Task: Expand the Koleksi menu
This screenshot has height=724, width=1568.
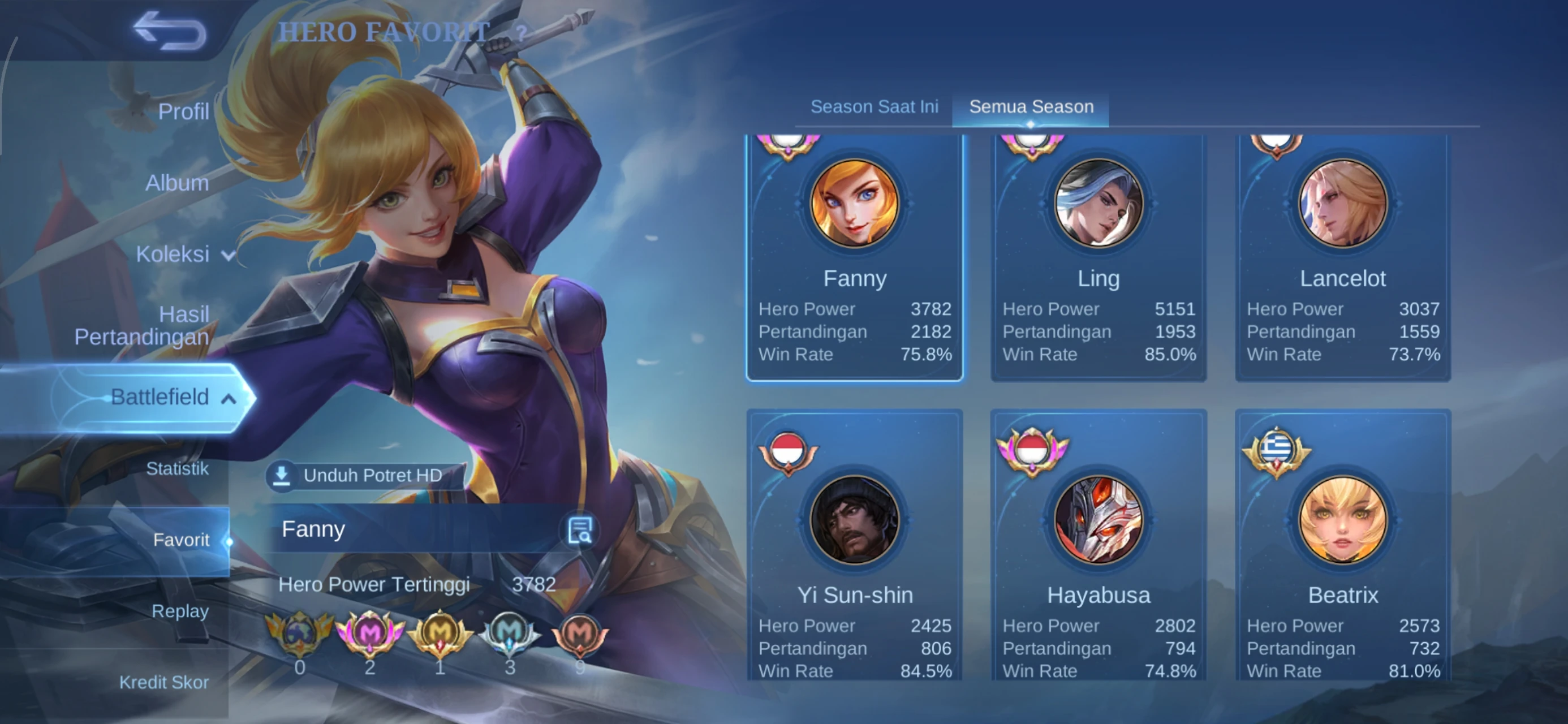Action: [x=183, y=254]
